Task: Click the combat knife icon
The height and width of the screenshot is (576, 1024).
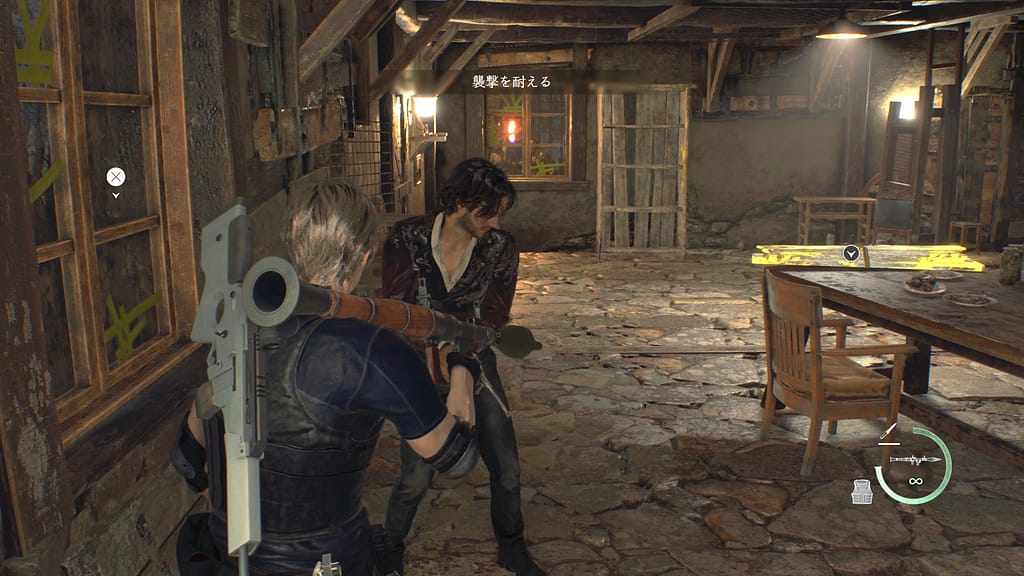Action: 887,433
